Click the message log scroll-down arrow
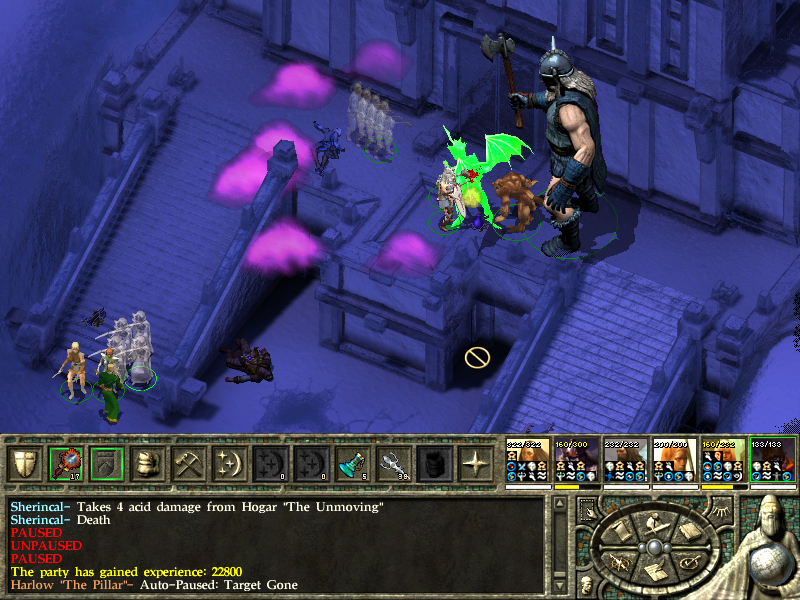800x600 pixels. point(558,585)
